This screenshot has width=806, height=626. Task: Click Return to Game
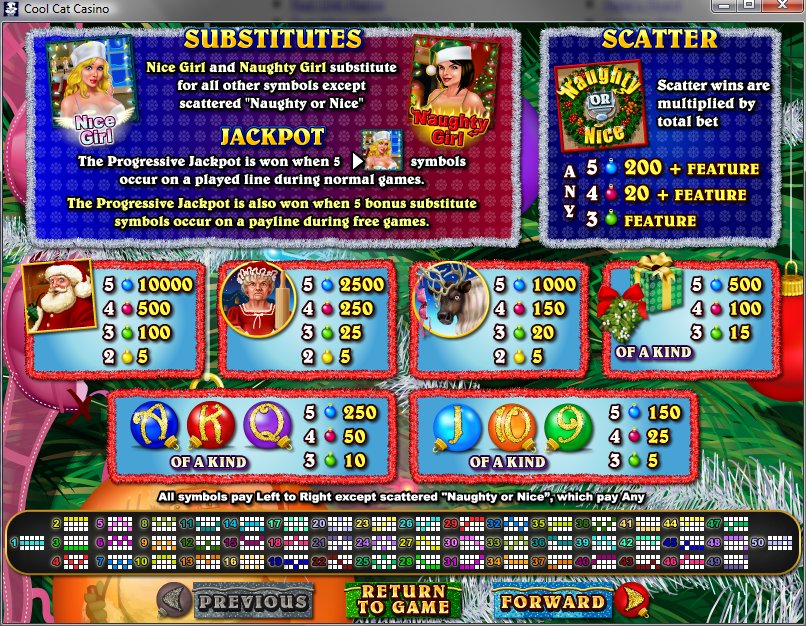[402, 600]
